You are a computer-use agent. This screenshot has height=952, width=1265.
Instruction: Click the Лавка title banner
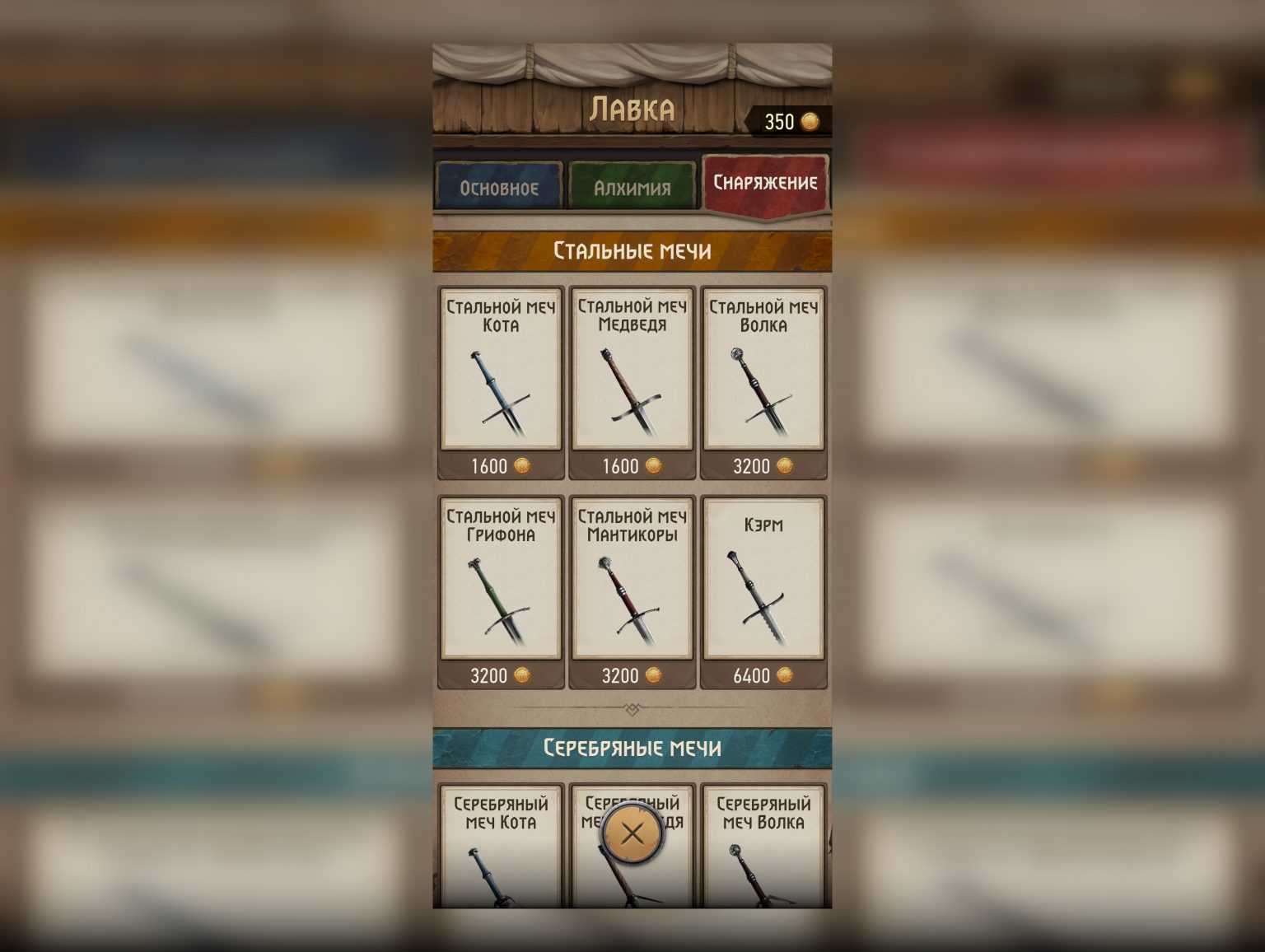[x=634, y=108]
